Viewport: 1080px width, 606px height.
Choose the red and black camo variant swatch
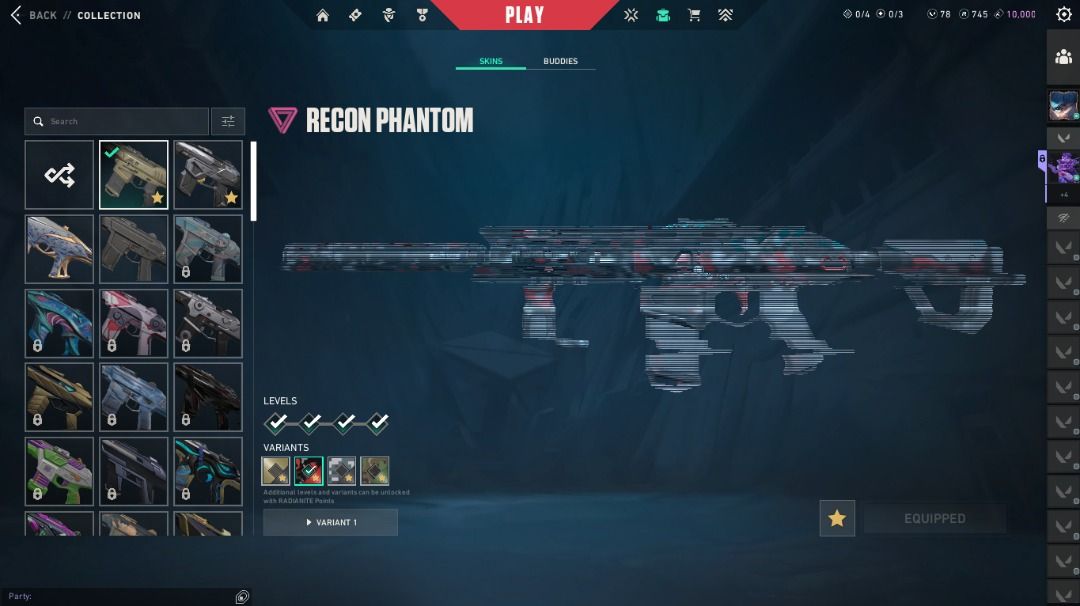(x=309, y=470)
